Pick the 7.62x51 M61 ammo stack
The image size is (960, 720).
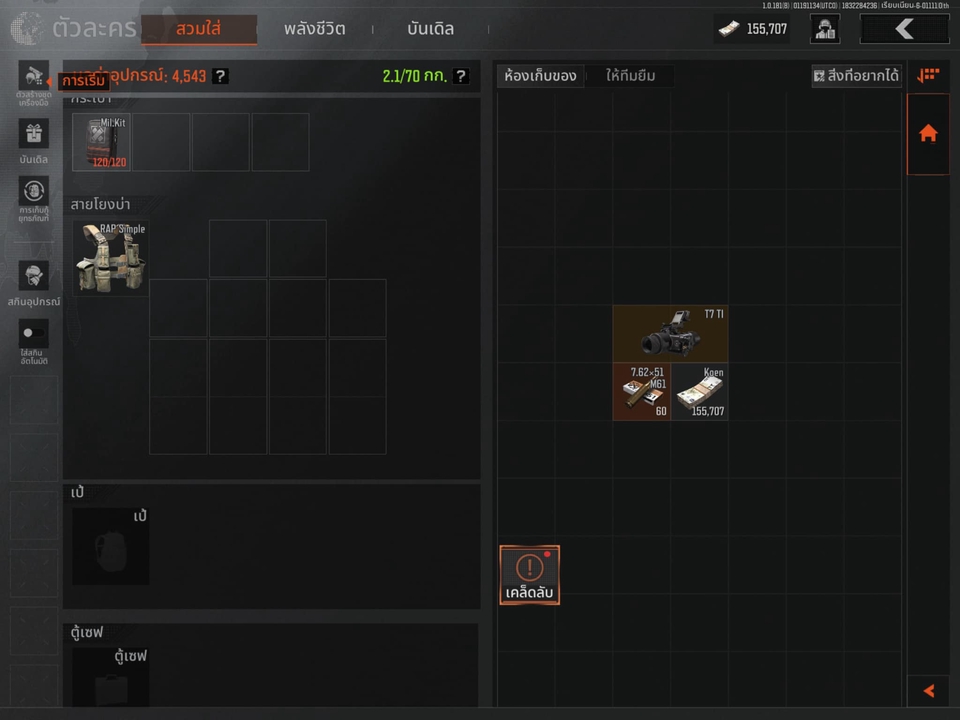641,391
